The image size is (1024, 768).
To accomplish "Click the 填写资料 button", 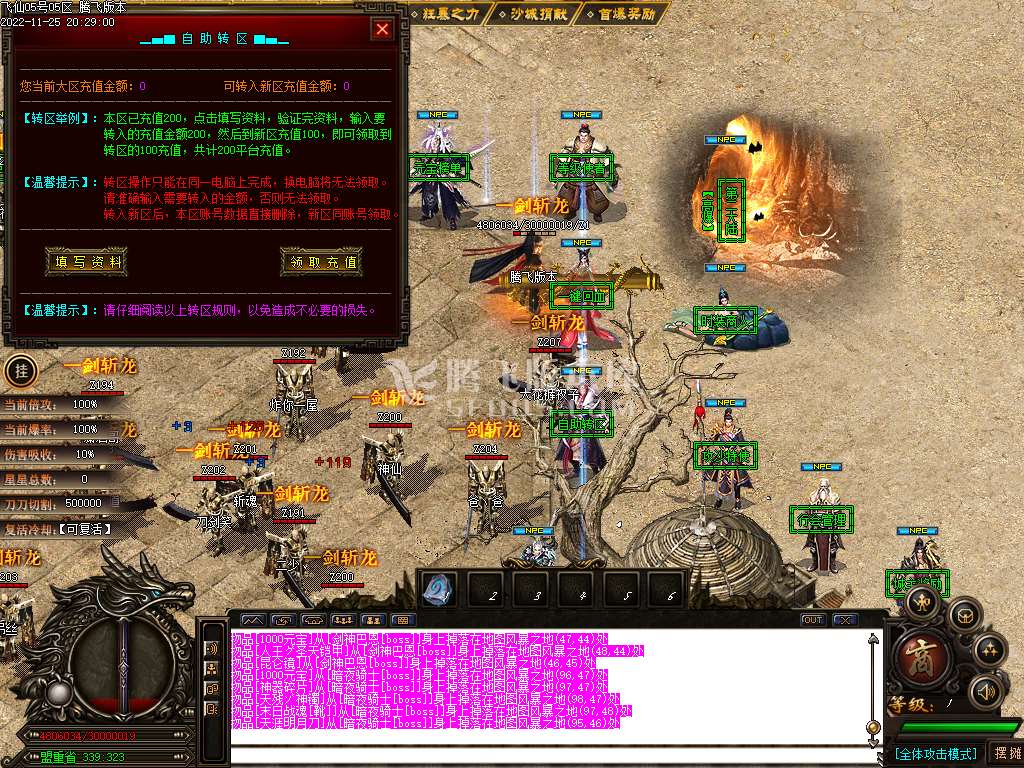I will pyautogui.click(x=88, y=262).
